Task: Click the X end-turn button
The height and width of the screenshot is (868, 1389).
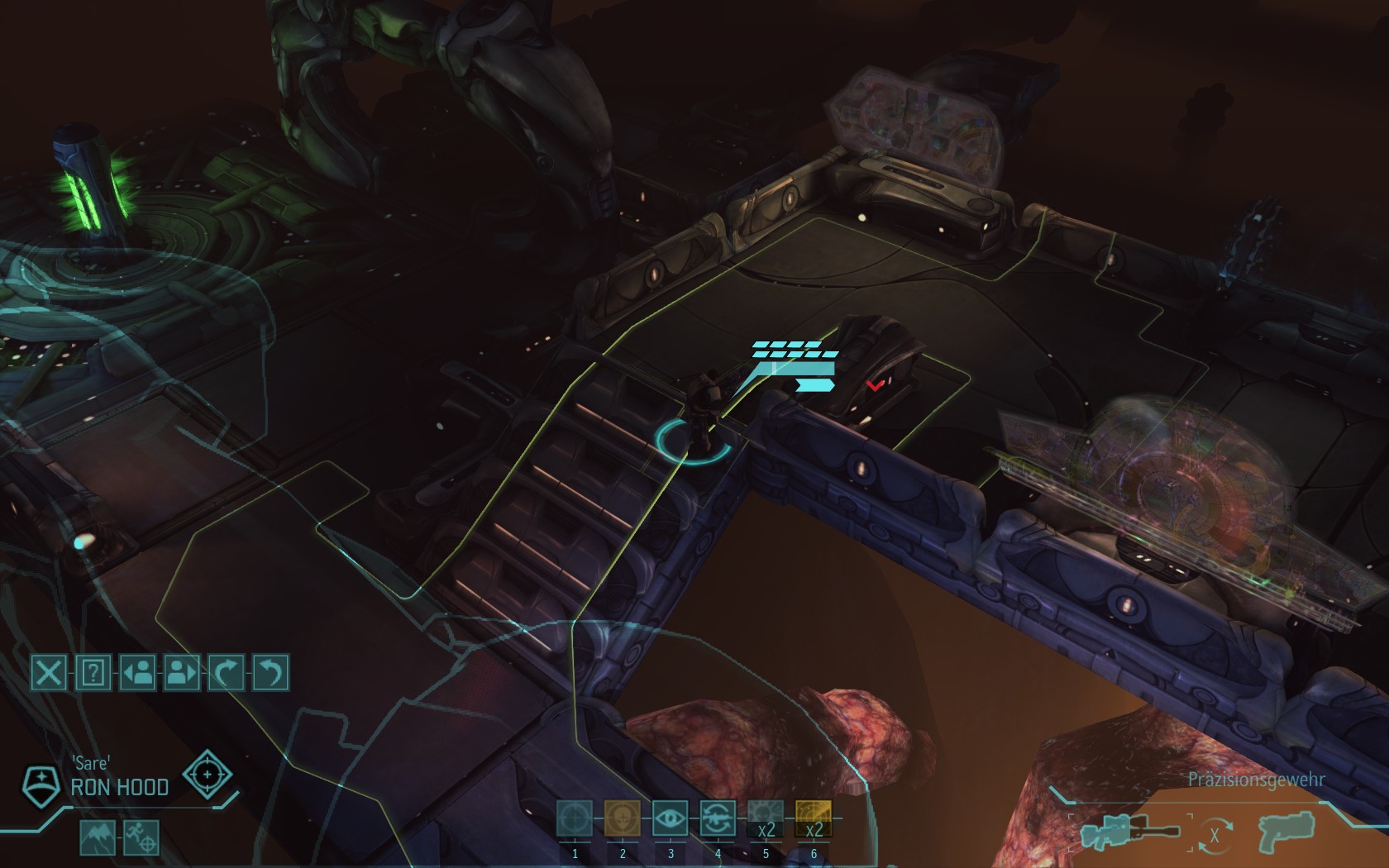Action: click(49, 673)
